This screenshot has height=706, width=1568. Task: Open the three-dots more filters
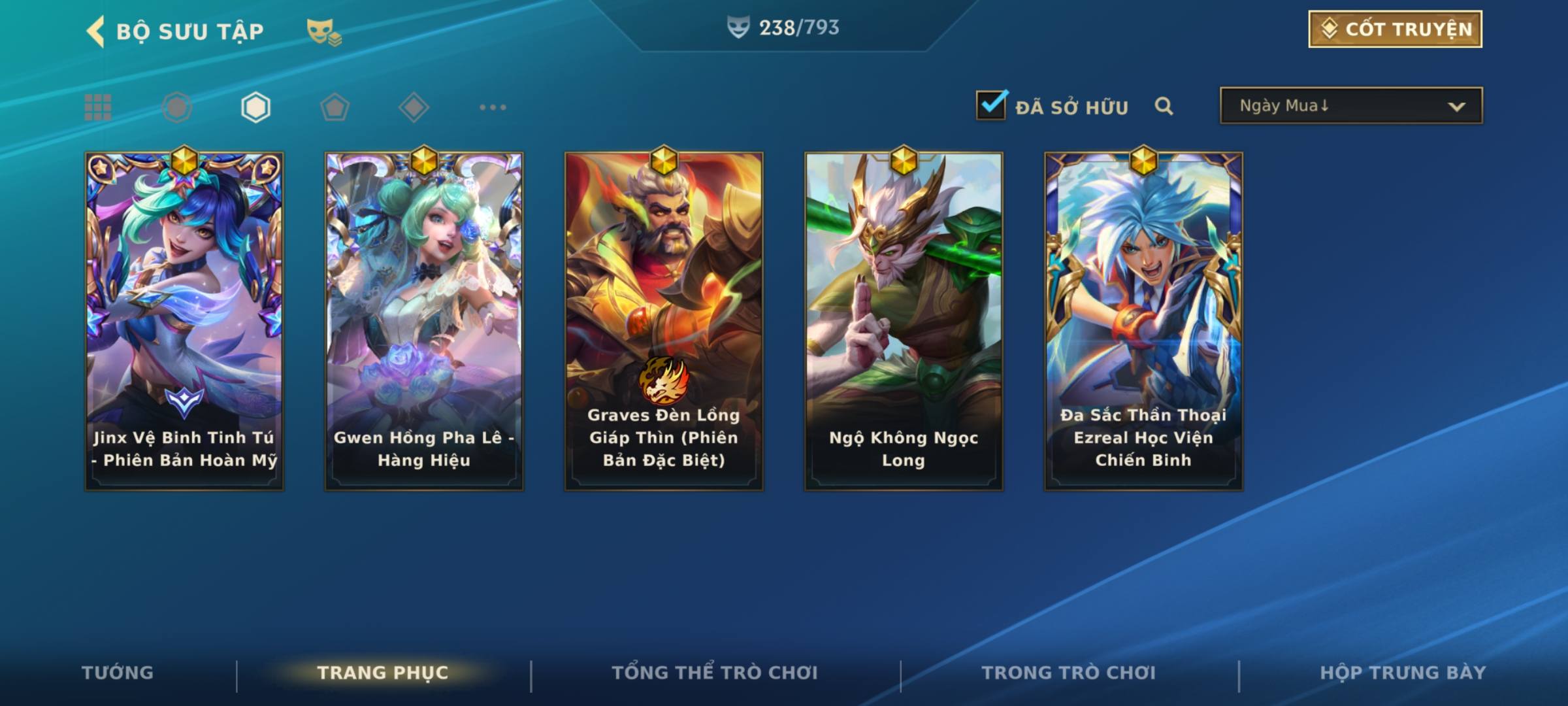(493, 107)
